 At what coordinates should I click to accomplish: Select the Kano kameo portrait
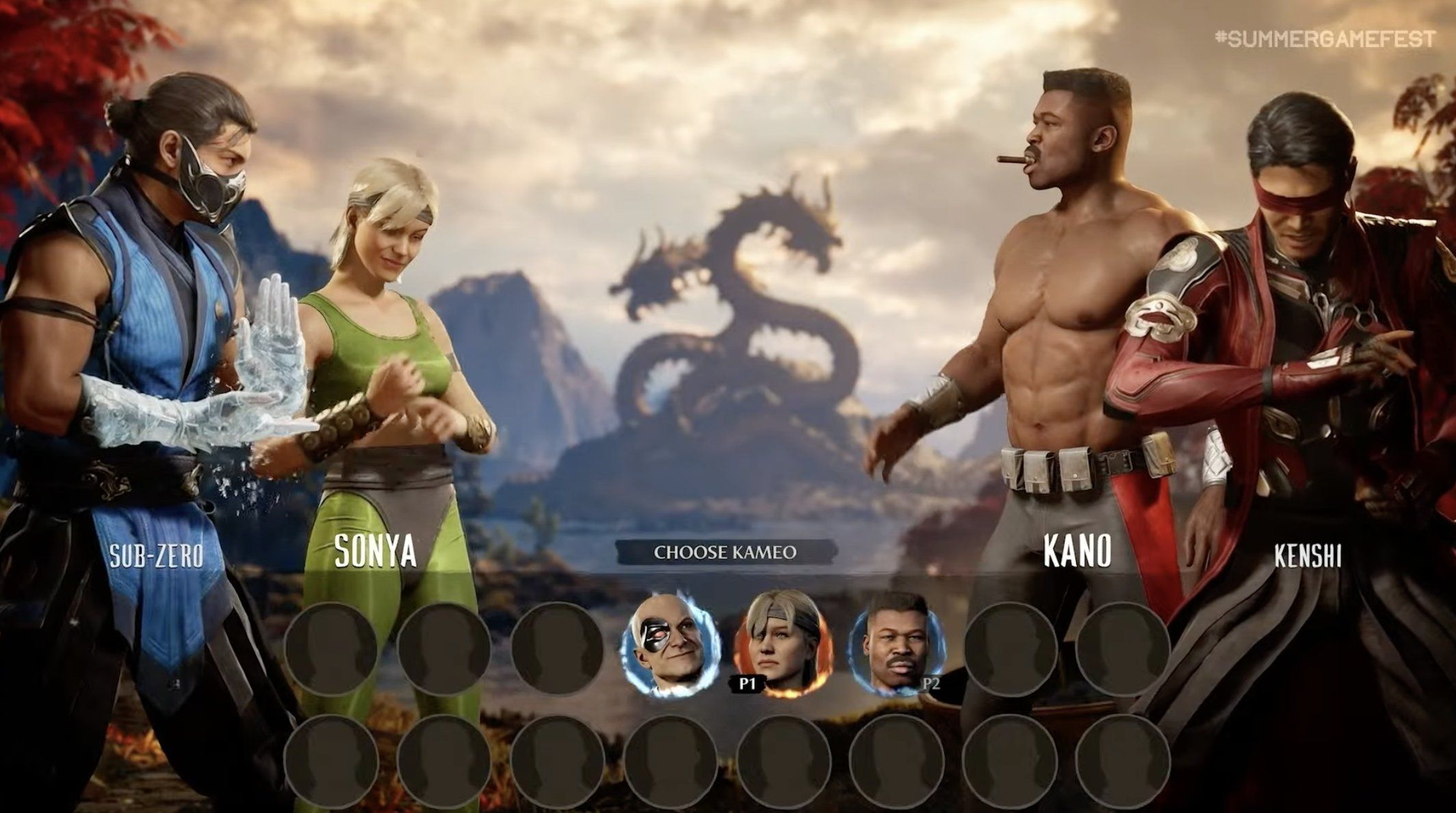pos(670,646)
